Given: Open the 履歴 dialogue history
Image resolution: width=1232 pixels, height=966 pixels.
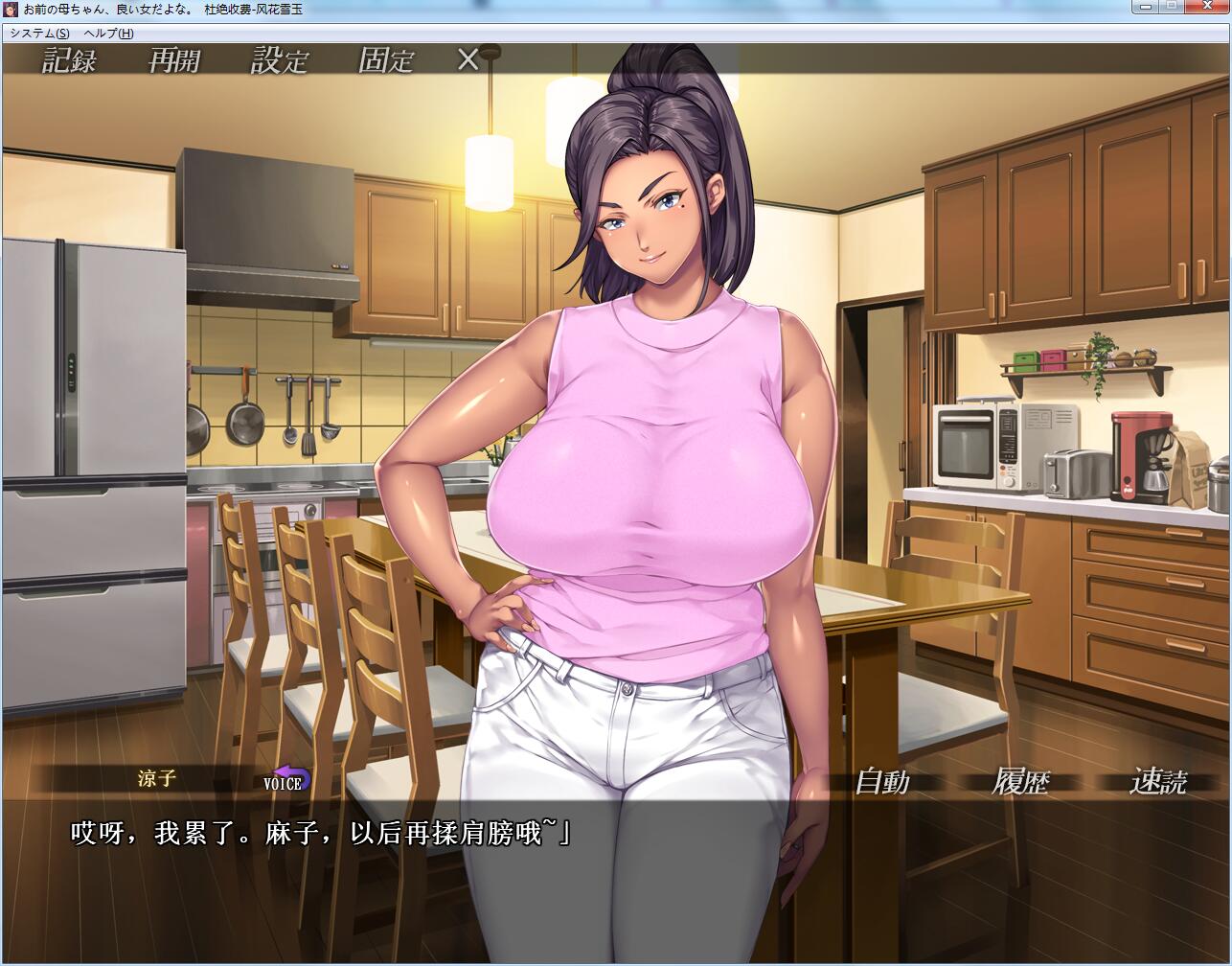Looking at the screenshot, I should 1021,782.
